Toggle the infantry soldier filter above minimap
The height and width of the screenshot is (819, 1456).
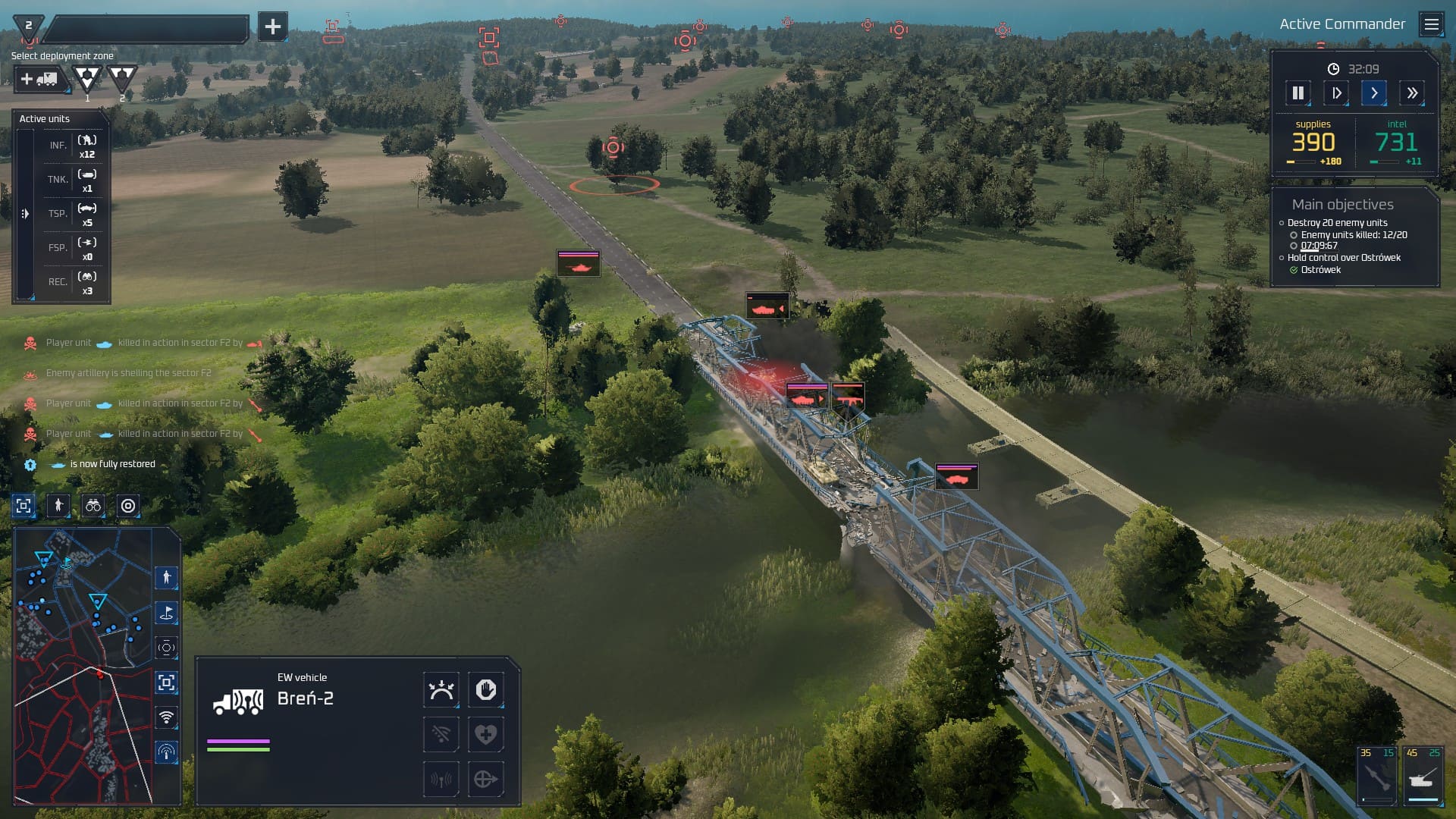tap(58, 506)
